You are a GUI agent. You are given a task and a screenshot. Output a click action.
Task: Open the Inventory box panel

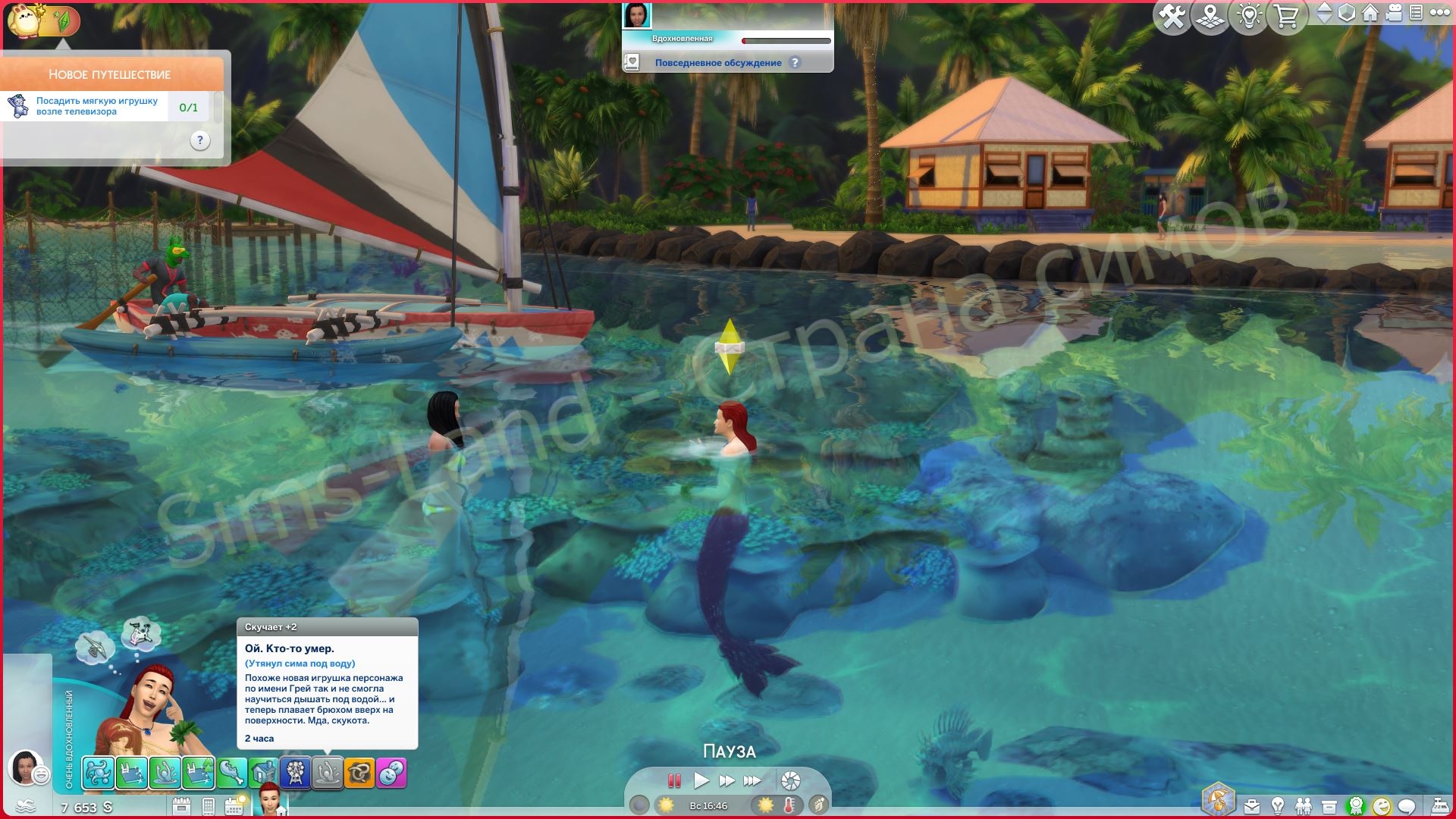point(1329,806)
